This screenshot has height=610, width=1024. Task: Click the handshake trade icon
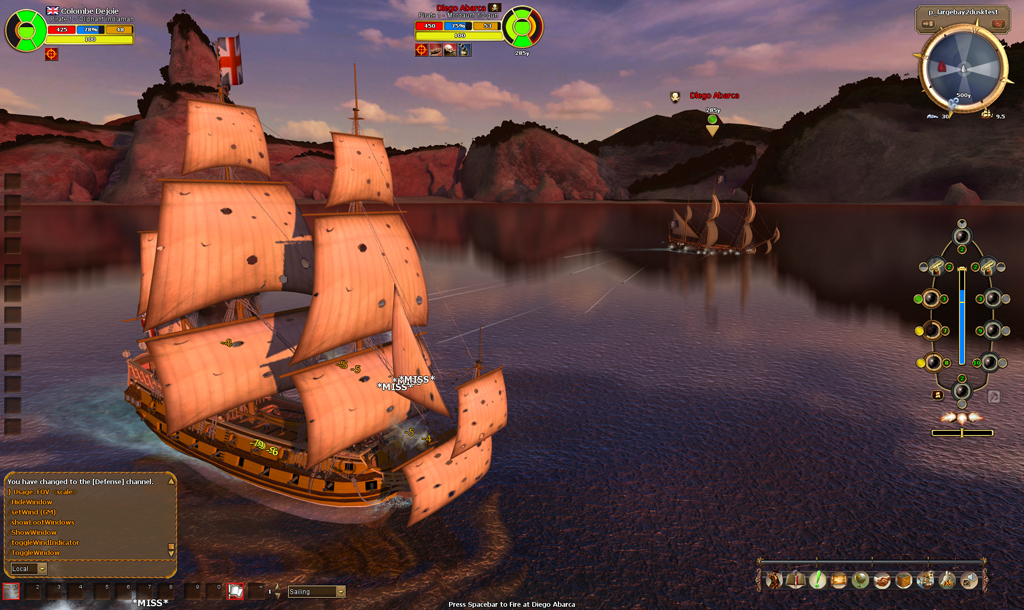coord(882,579)
